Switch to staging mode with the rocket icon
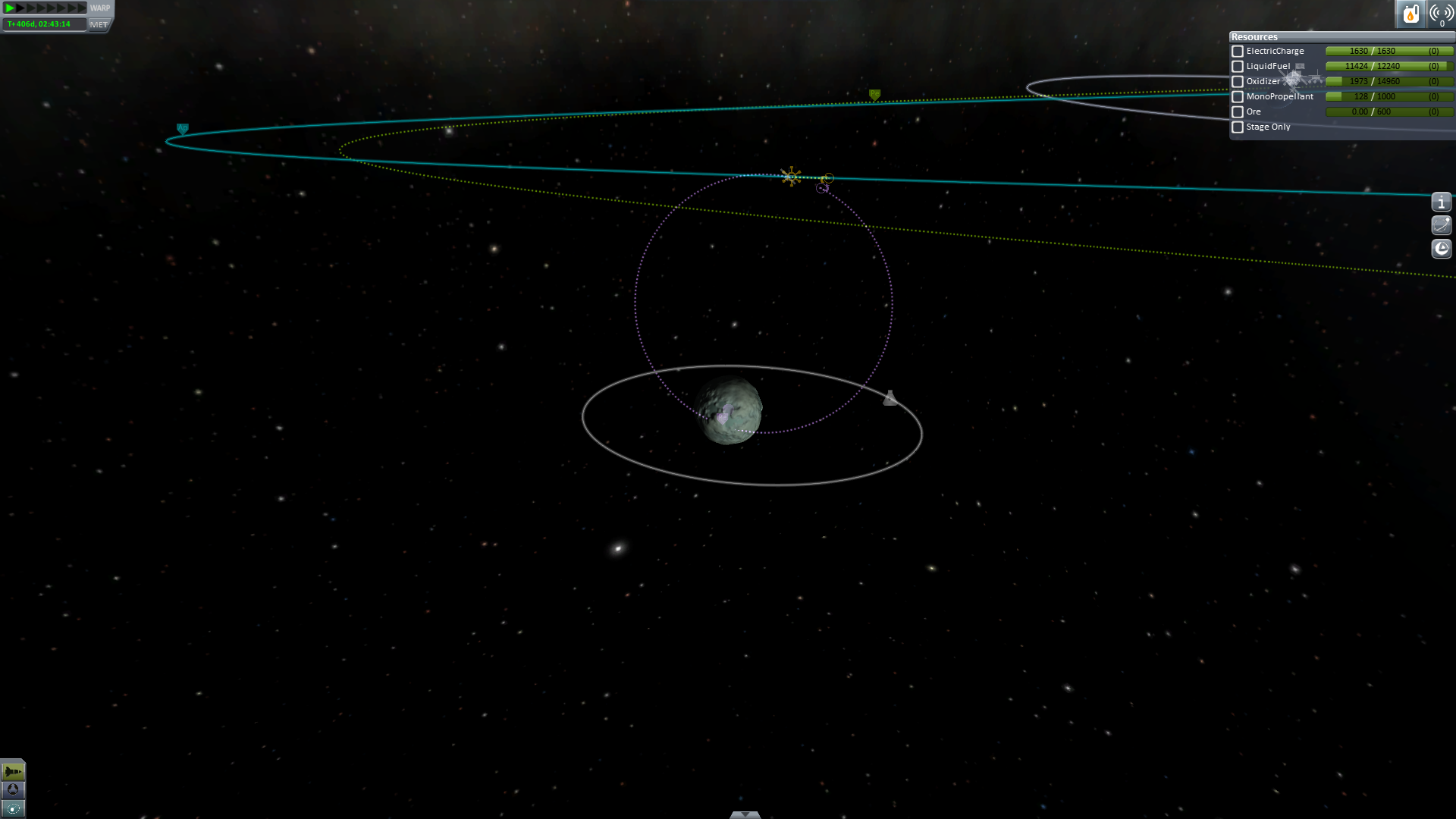Viewport: 1456px width, 819px height. [13, 771]
